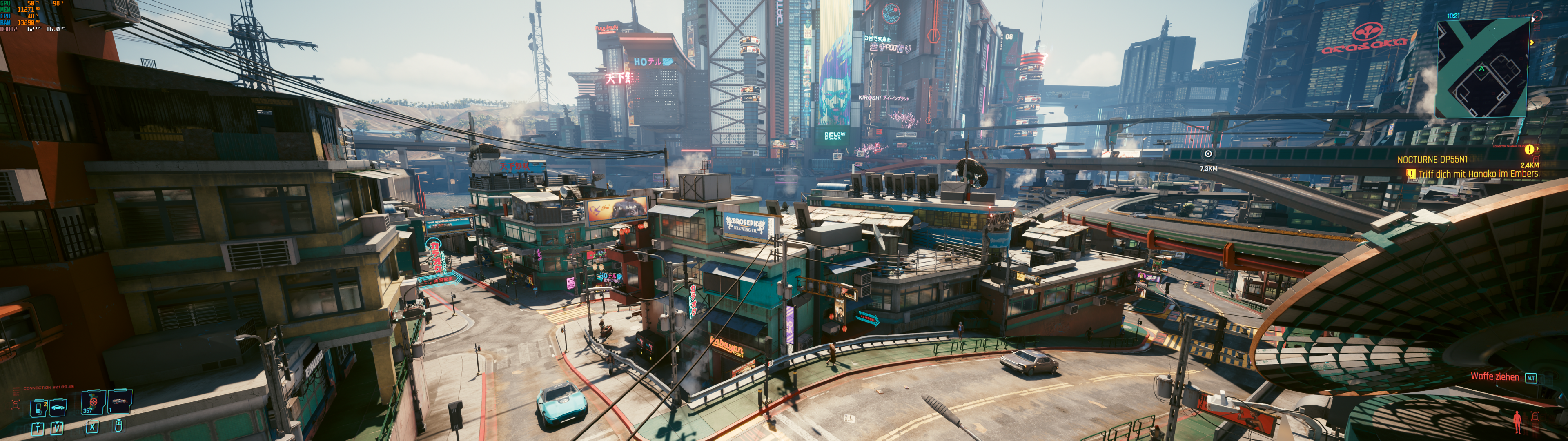Image resolution: width=1568 pixels, height=441 pixels.
Task: Click the minimap
Action: tap(1482, 67)
